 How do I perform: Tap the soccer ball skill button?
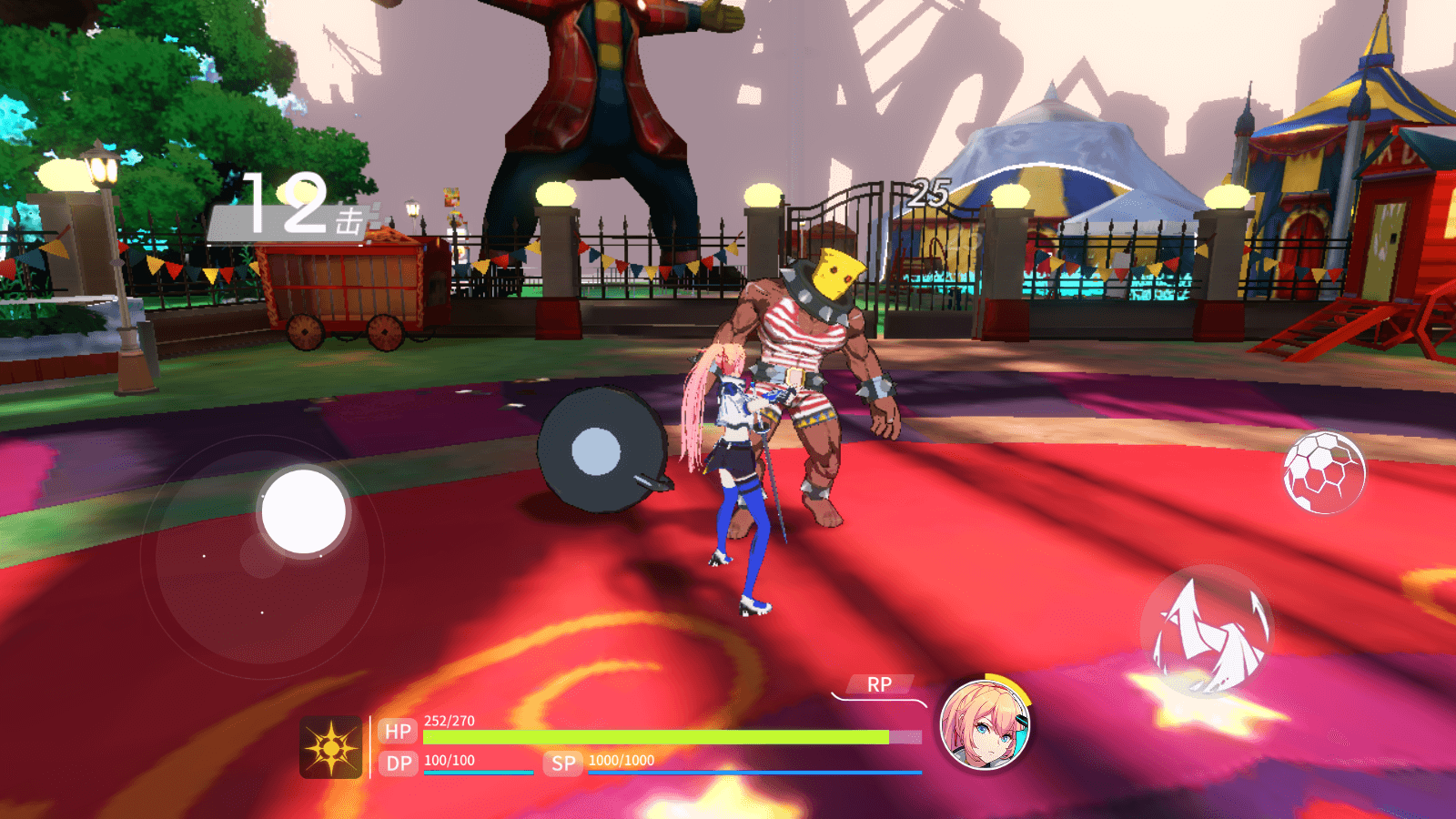[x=1324, y=471]
